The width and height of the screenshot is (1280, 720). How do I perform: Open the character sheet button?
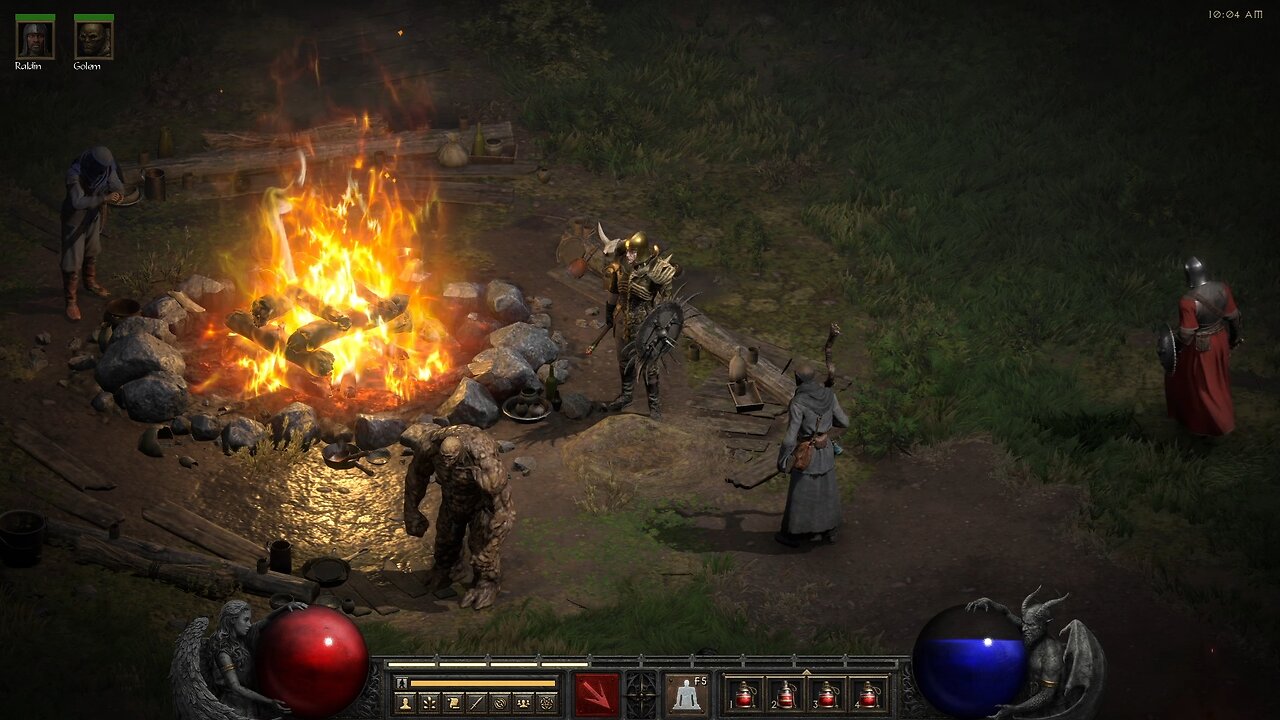(405, 703)
